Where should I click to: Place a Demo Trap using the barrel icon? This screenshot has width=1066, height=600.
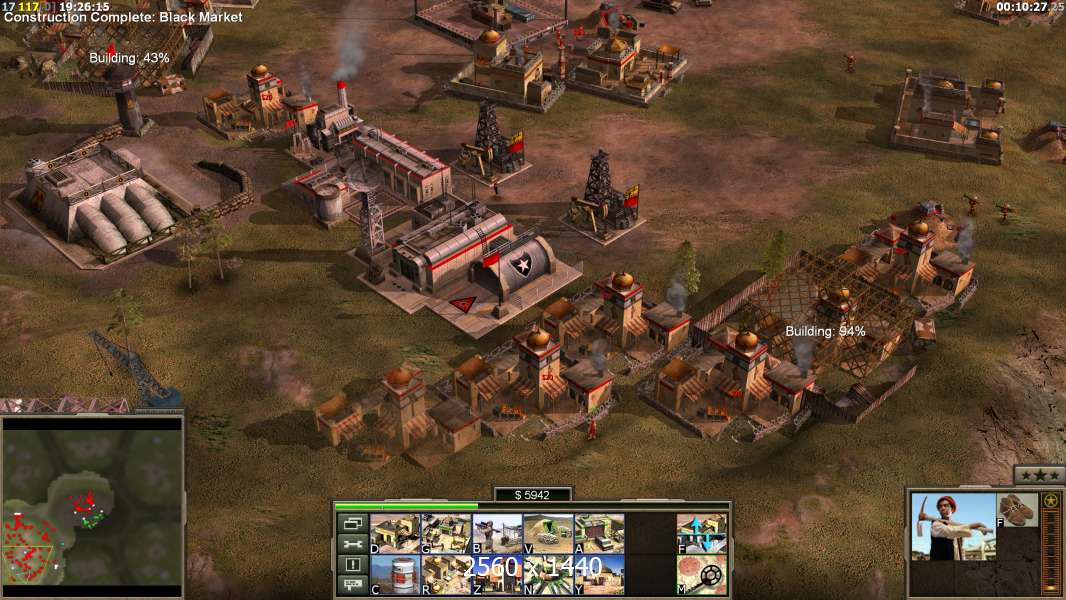(395, 574)
